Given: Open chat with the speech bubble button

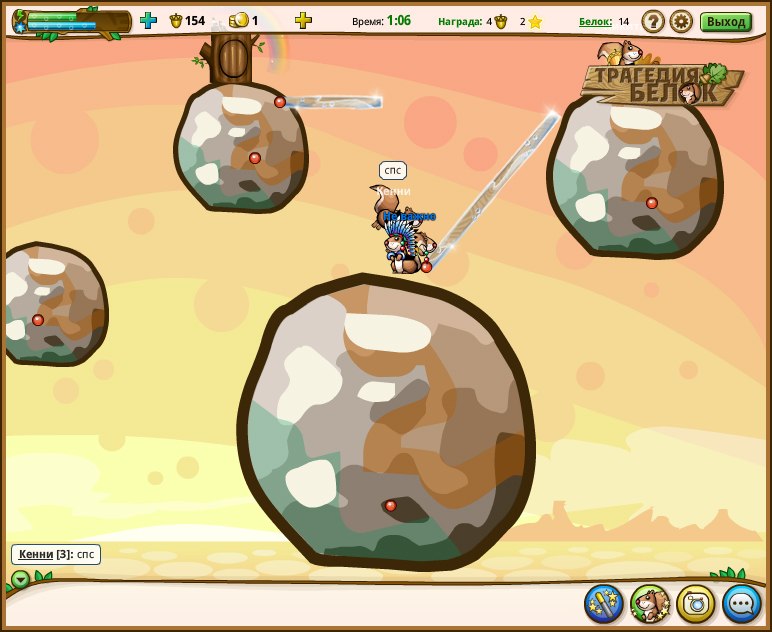Looking at the screenshot, I should point(742,603).
